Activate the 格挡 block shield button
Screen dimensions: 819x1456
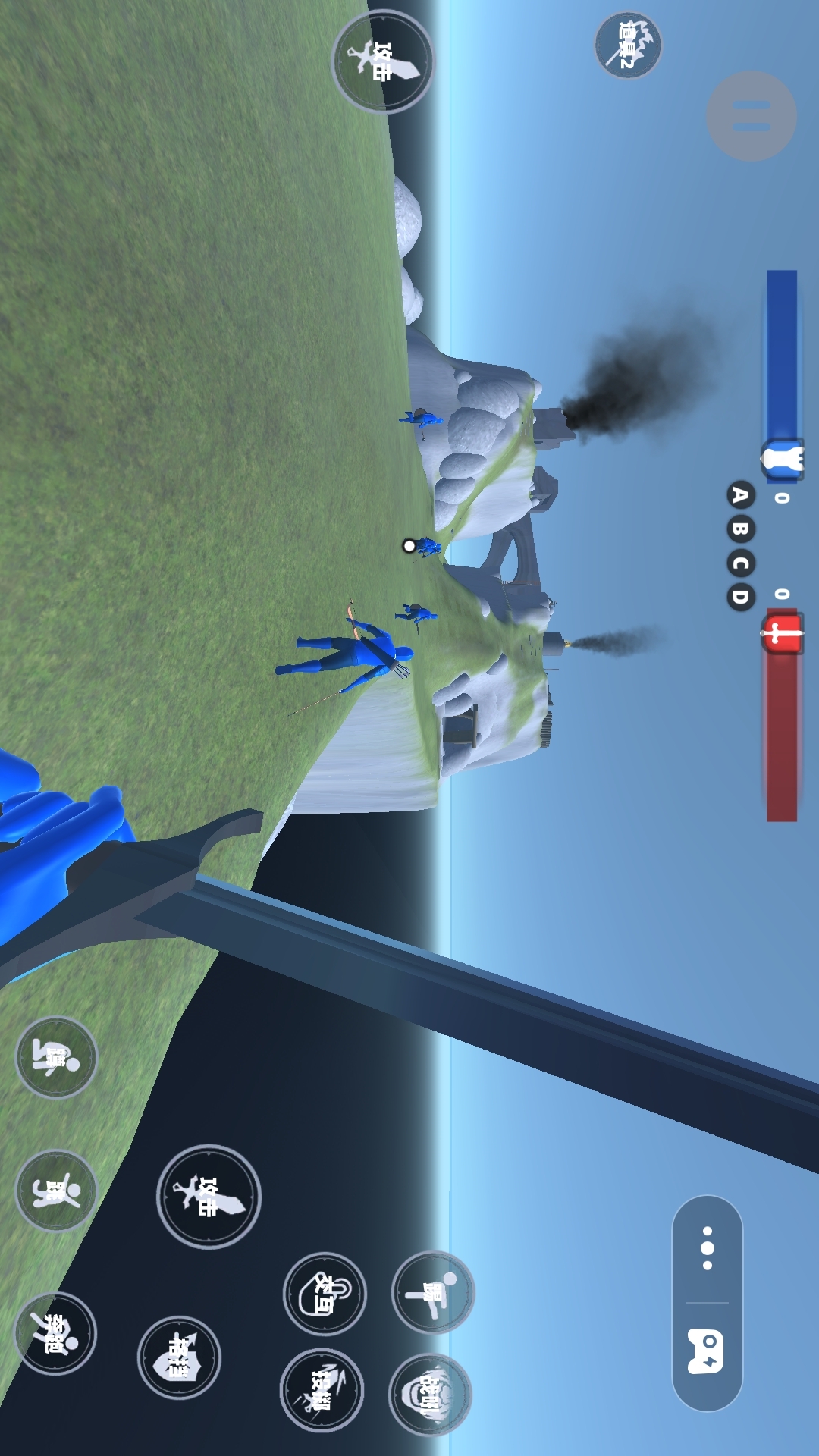click(179, 1357)
